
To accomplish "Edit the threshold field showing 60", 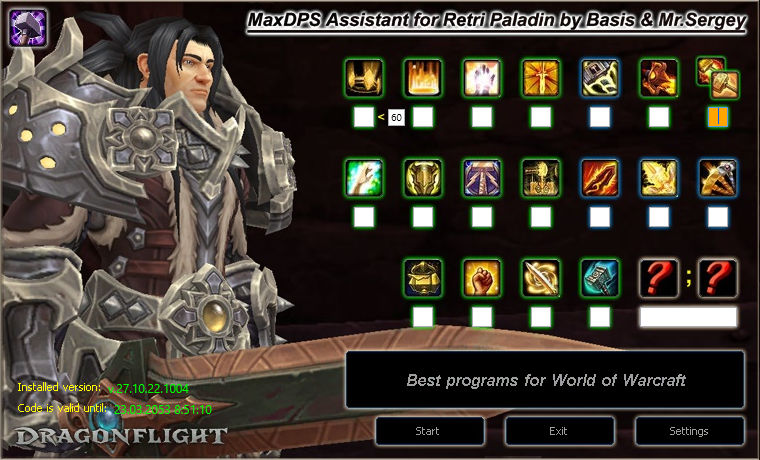I will tap(396, 118).
